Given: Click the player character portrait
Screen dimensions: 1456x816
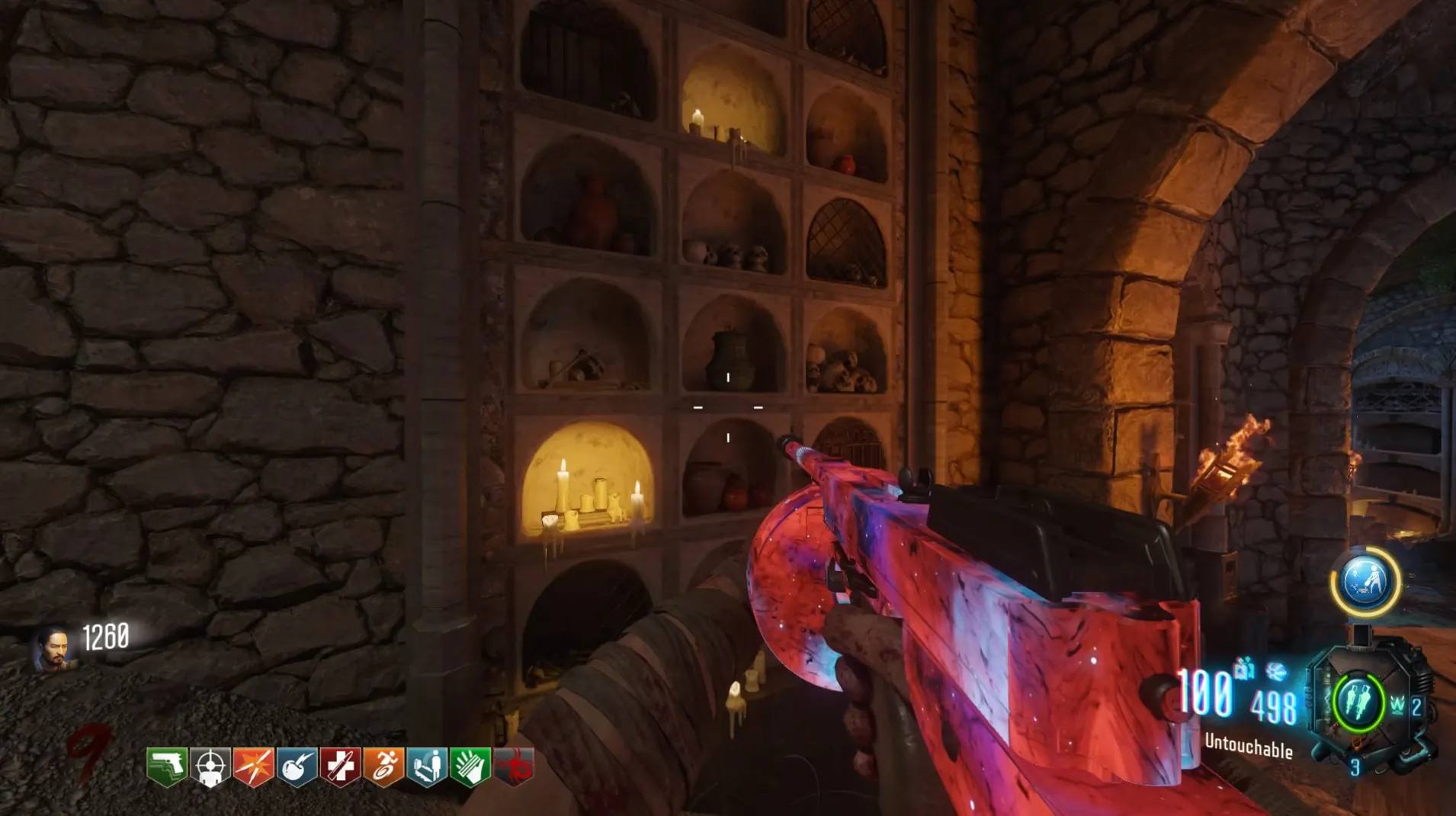Looking at the screenshot, I should 53,648.
